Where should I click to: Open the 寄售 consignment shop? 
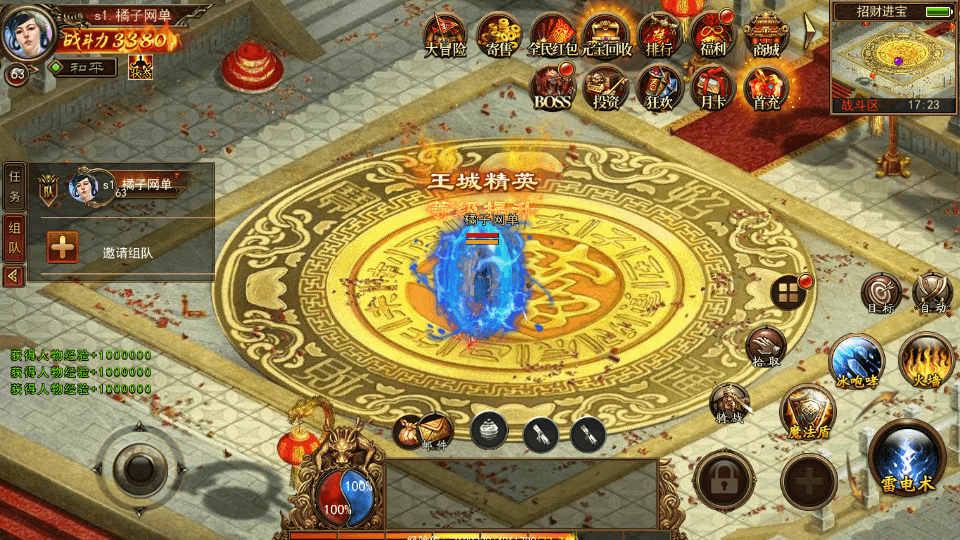pos(498,33)
